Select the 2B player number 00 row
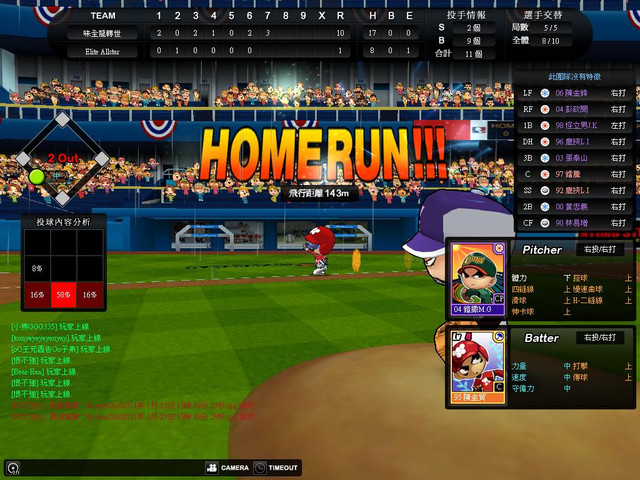 tap(575, 206)
